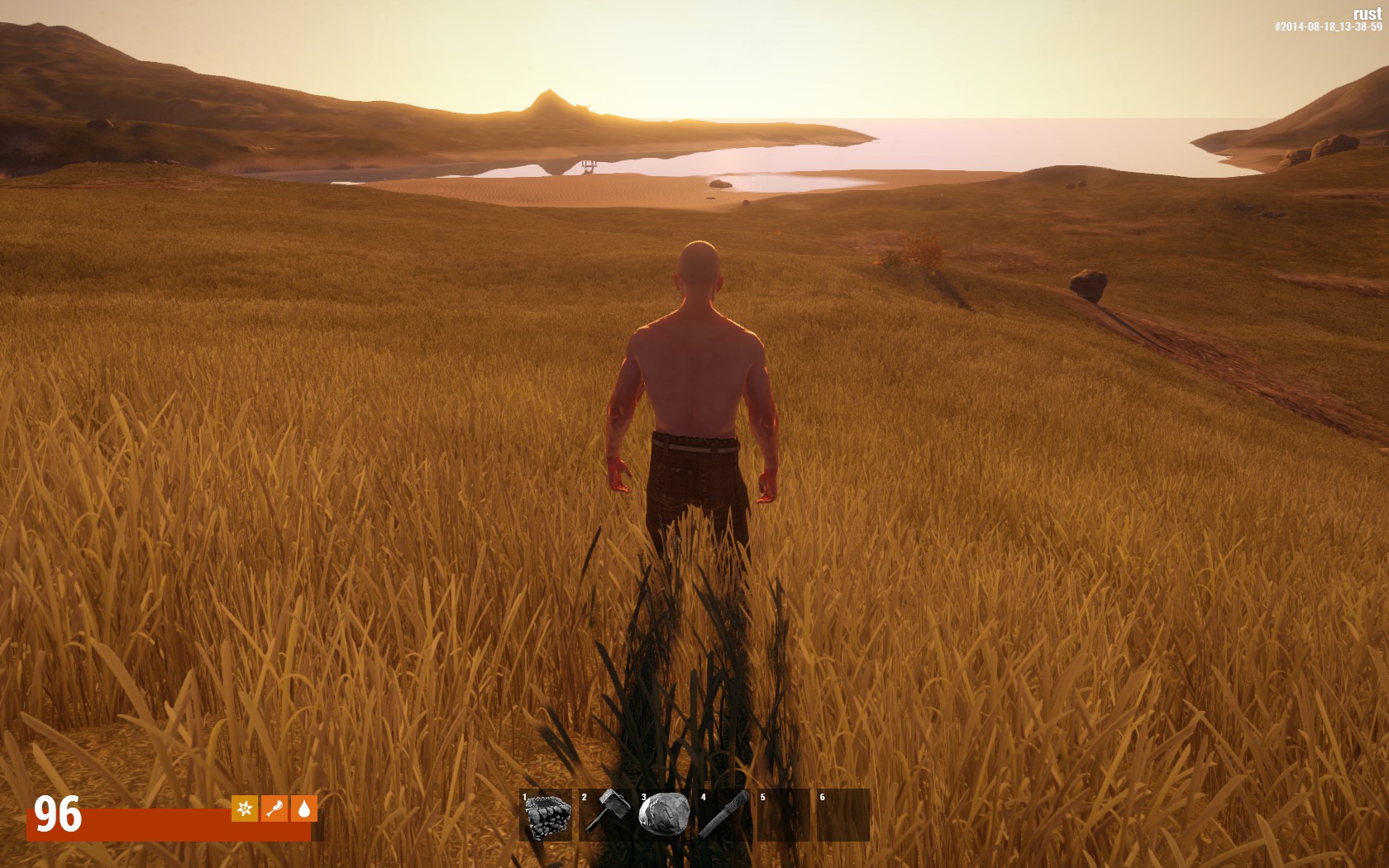Choose the torch in hotbar slot 4
Screen dimensions: 1389x868
pyautogui.click(x=724, y=815)
